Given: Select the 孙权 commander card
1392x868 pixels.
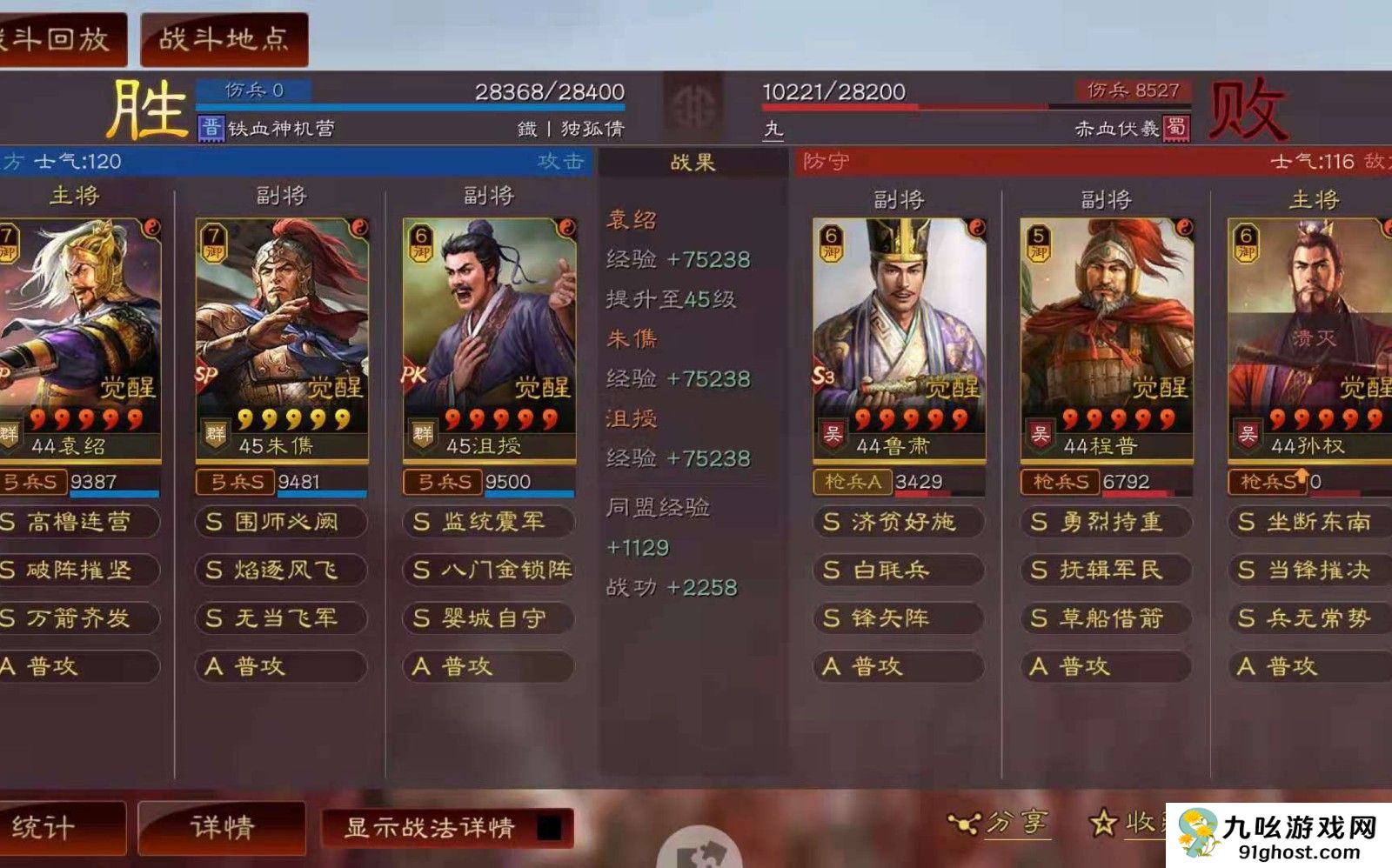Looking at the screenshot, I should point(1309,339).
